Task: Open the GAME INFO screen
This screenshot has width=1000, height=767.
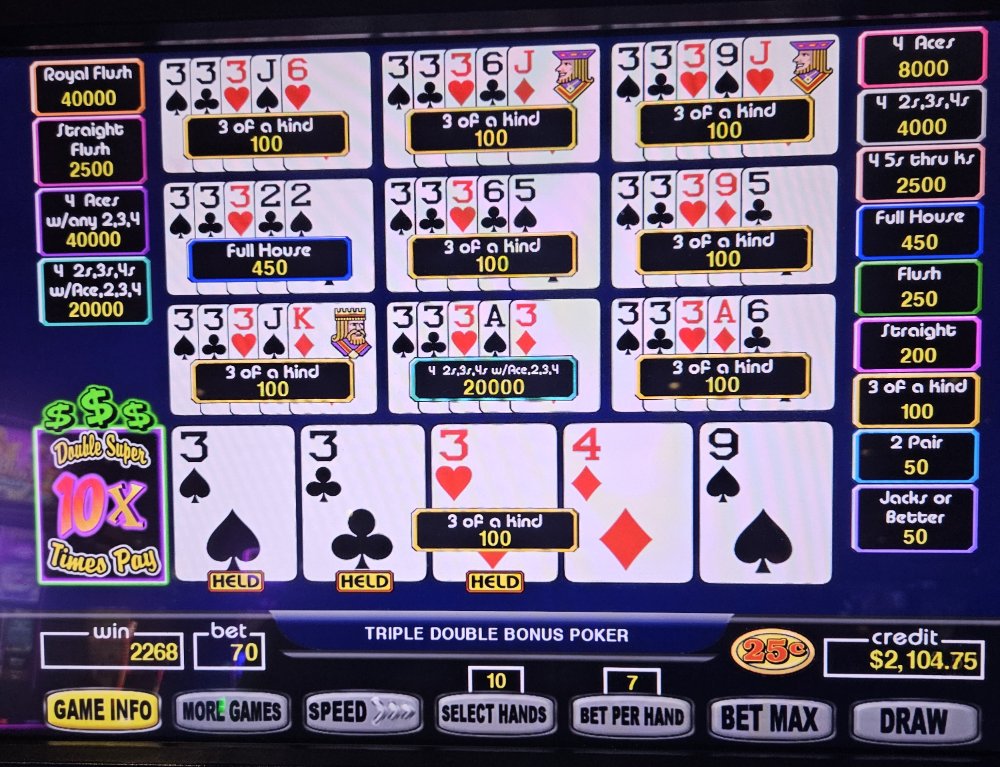Action: pyautogui.click(x=102, y=711)
